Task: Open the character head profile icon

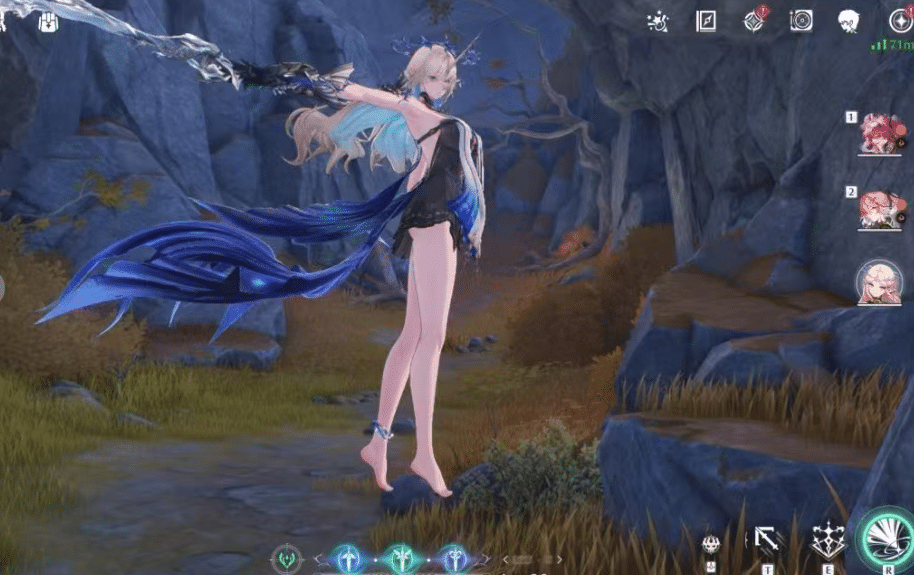Action: 850,20
